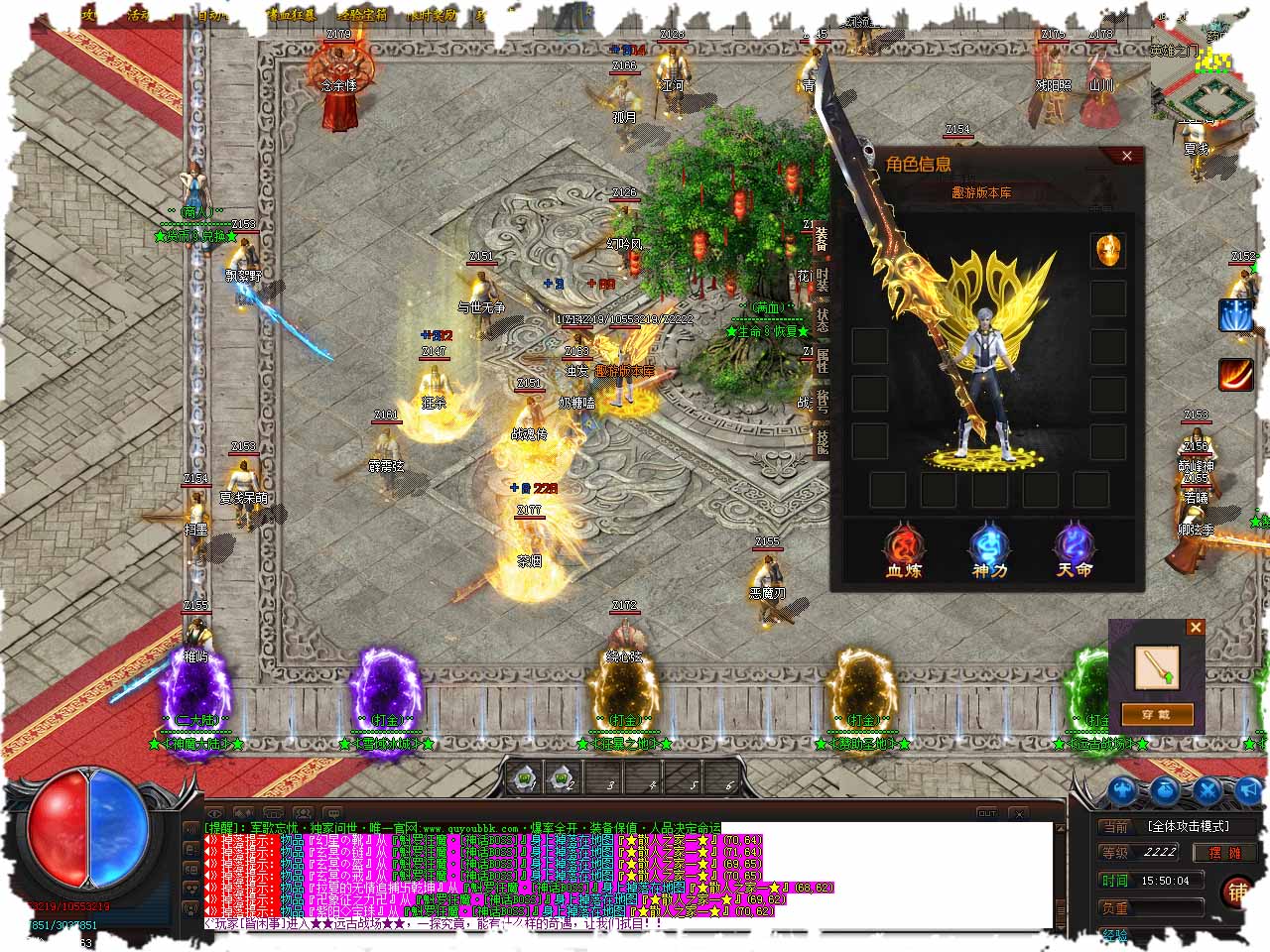Open the 神力 divine power feature
Viewport: 1270px width, 952px height.
(989, 550)
